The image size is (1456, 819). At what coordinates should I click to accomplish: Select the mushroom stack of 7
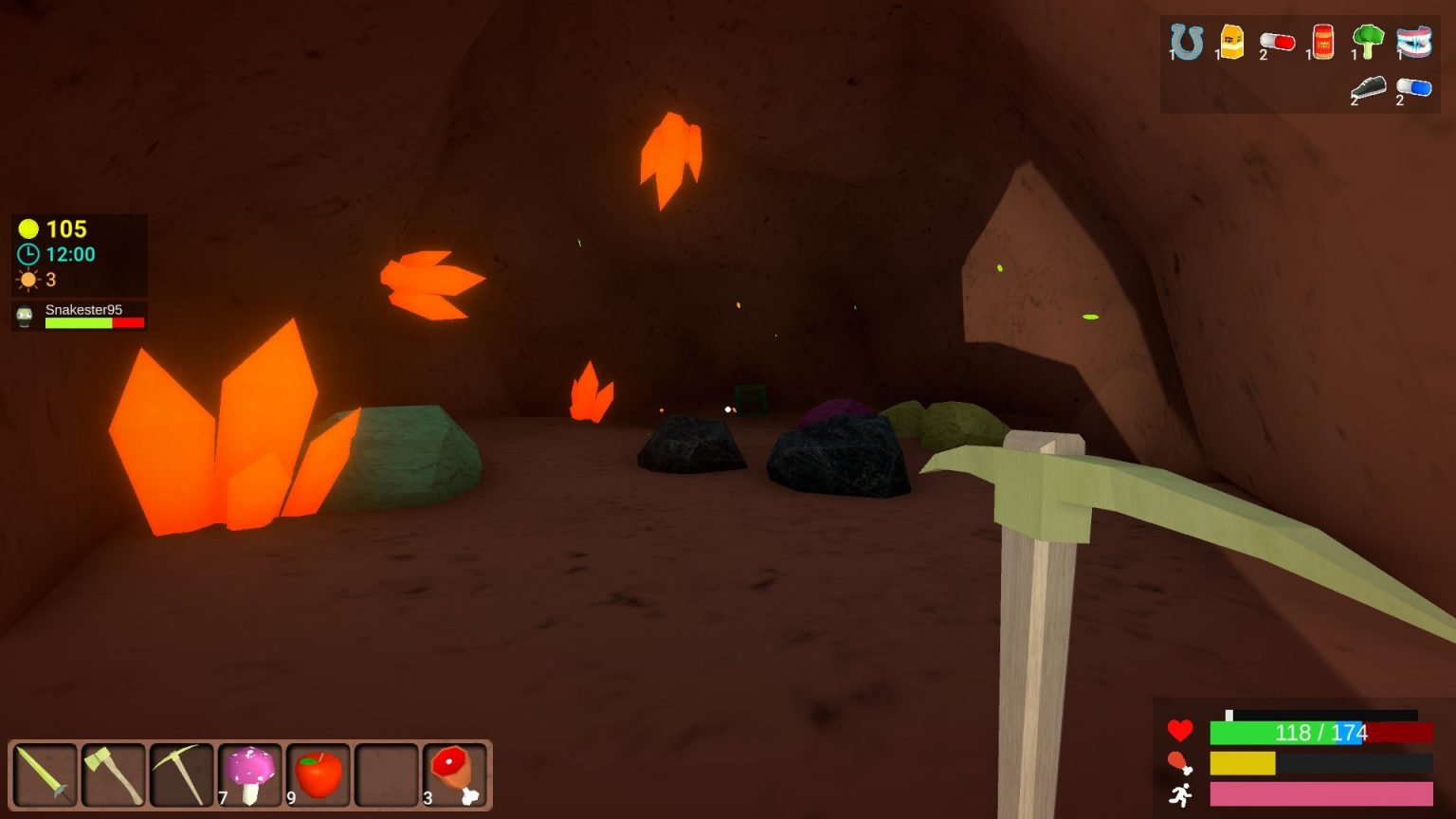coord(249,774)
